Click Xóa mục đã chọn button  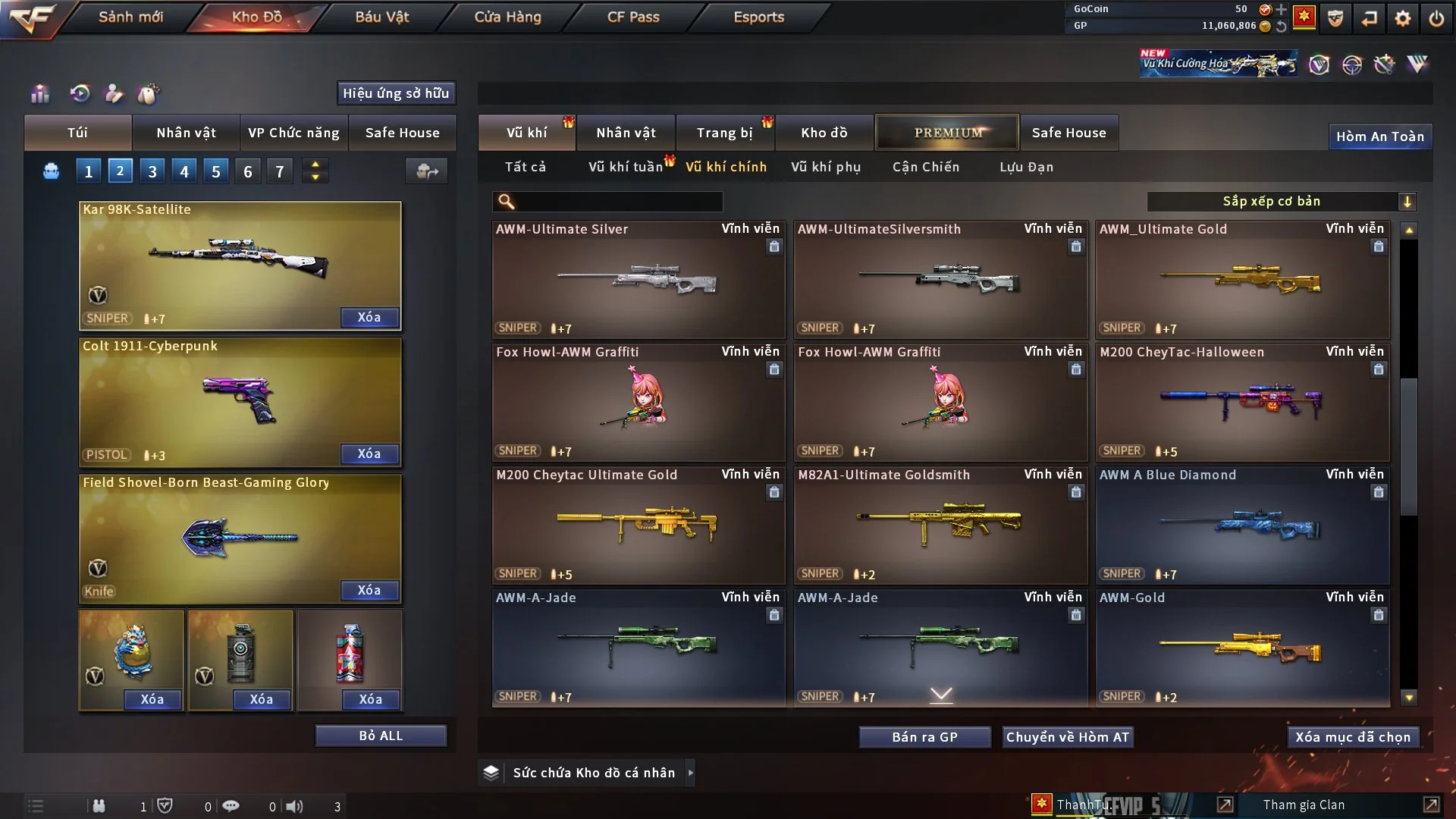(1352, 737)
